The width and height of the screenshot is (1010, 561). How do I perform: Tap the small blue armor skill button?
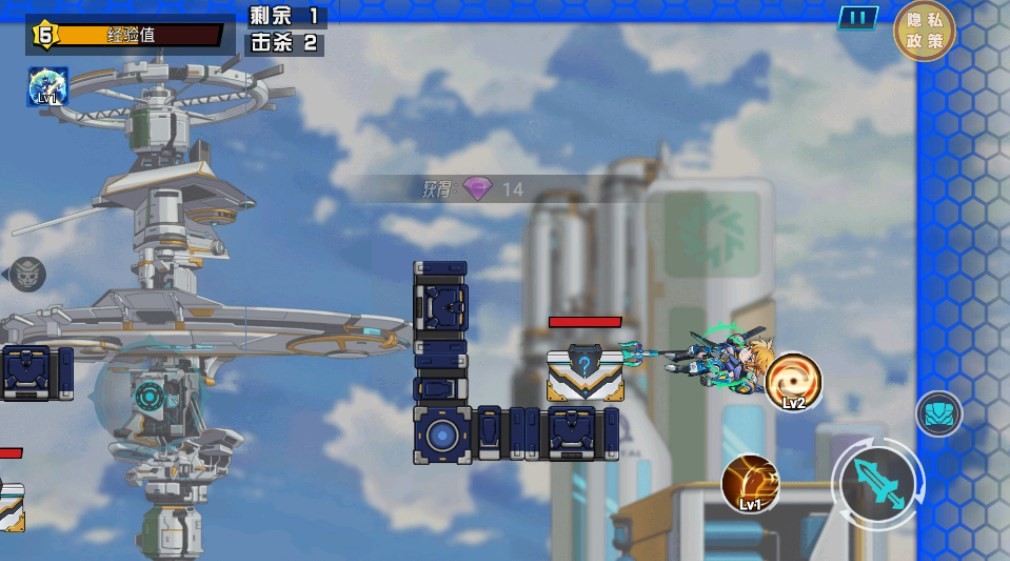point(939,414)
